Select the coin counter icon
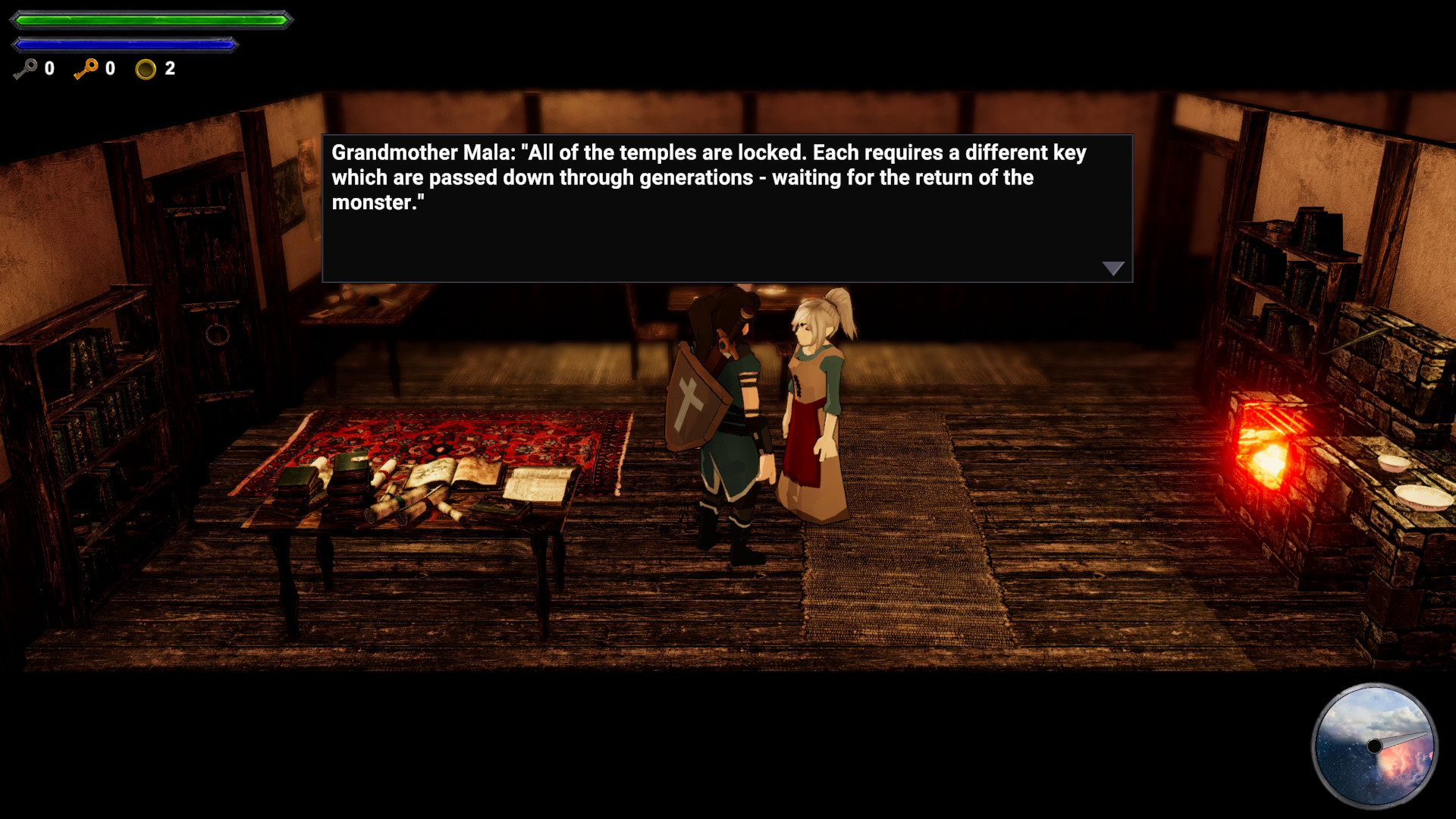 145,69
